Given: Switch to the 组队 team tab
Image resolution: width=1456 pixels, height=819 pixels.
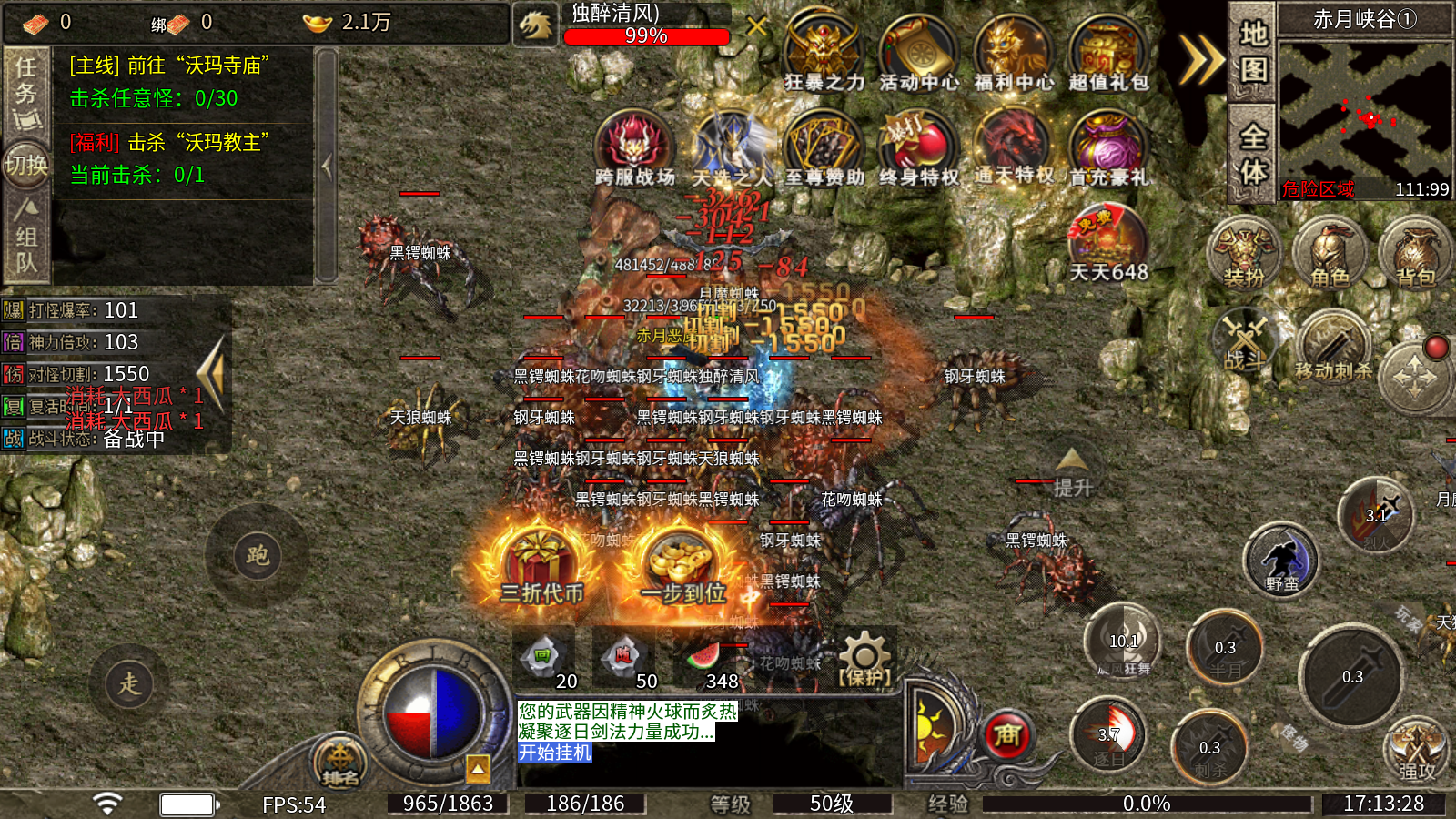Looking at the screenshot, I should (x=26, y=238).
